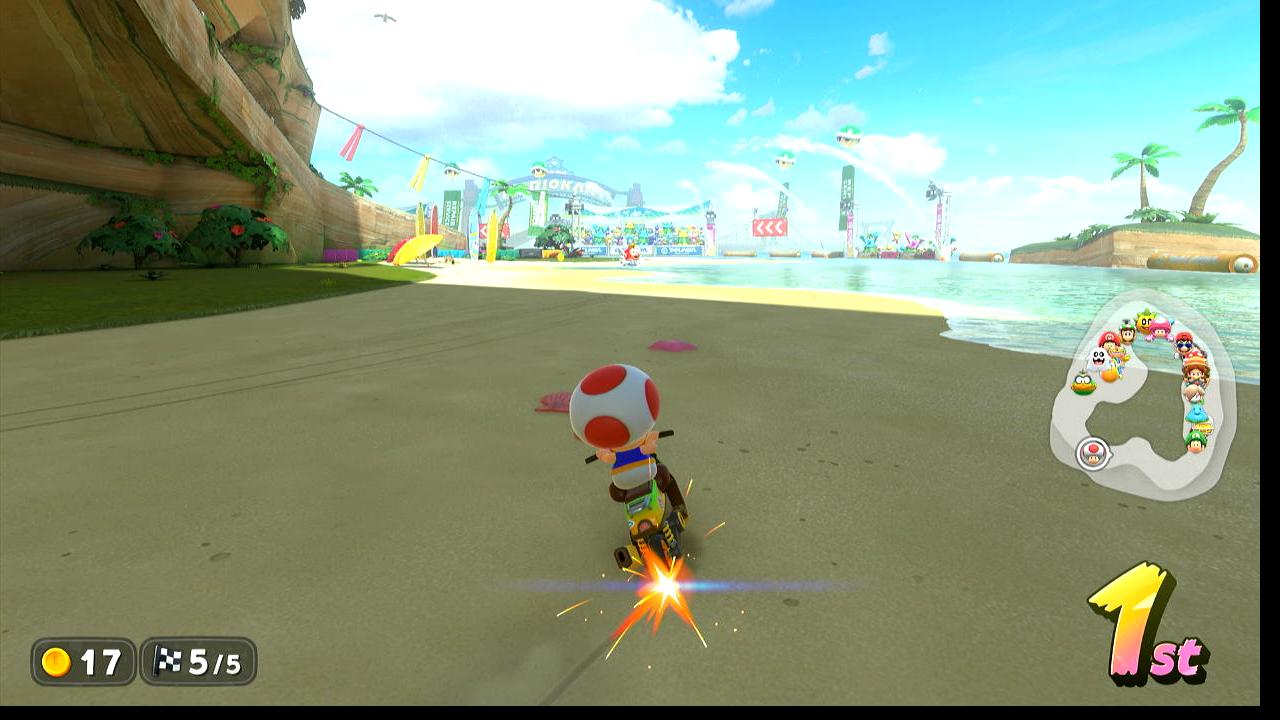Click King Boo's ghost icon on the minimap

pos(1098,358)
